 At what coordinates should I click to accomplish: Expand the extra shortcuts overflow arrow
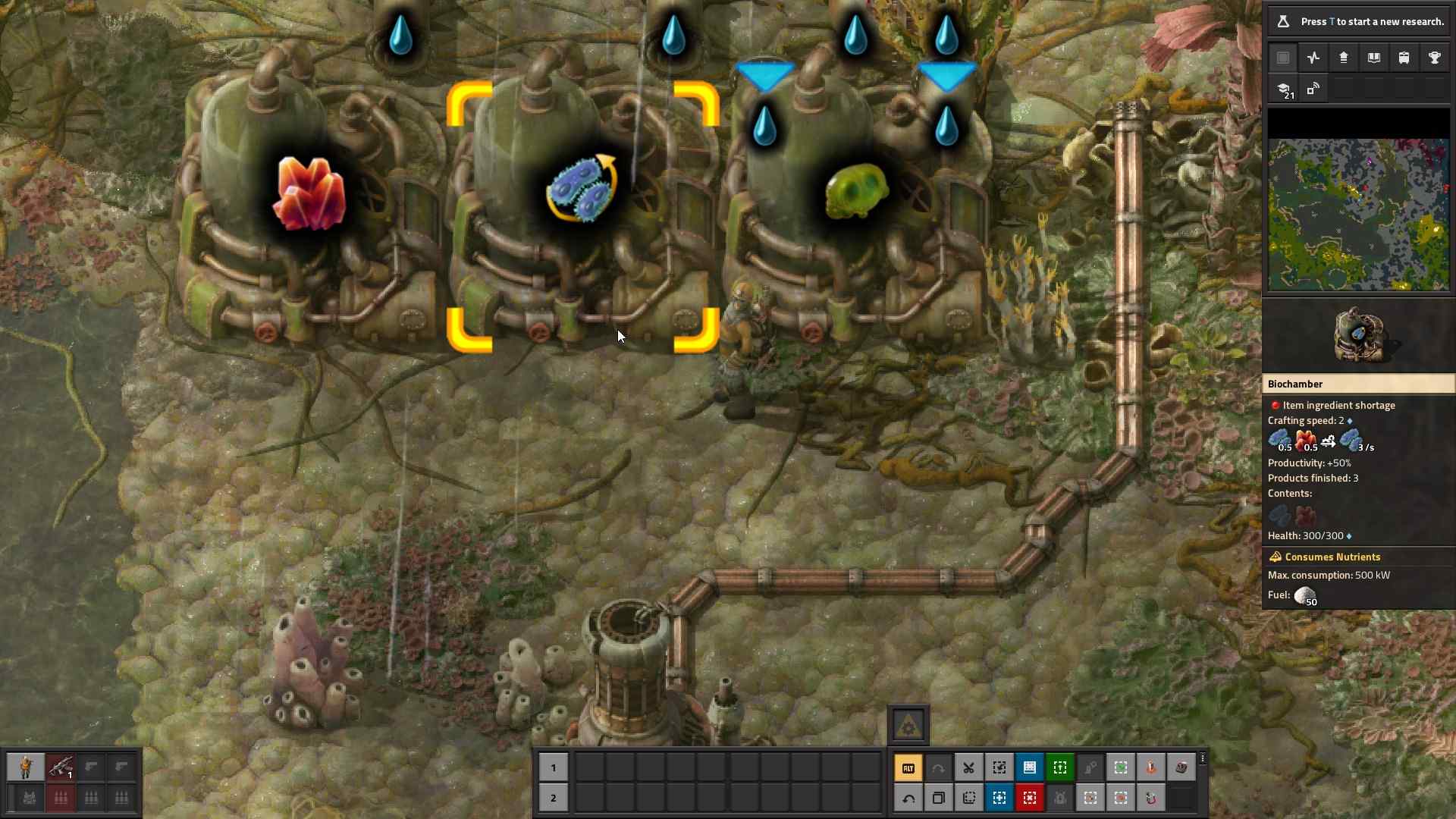coord(1203,758)
